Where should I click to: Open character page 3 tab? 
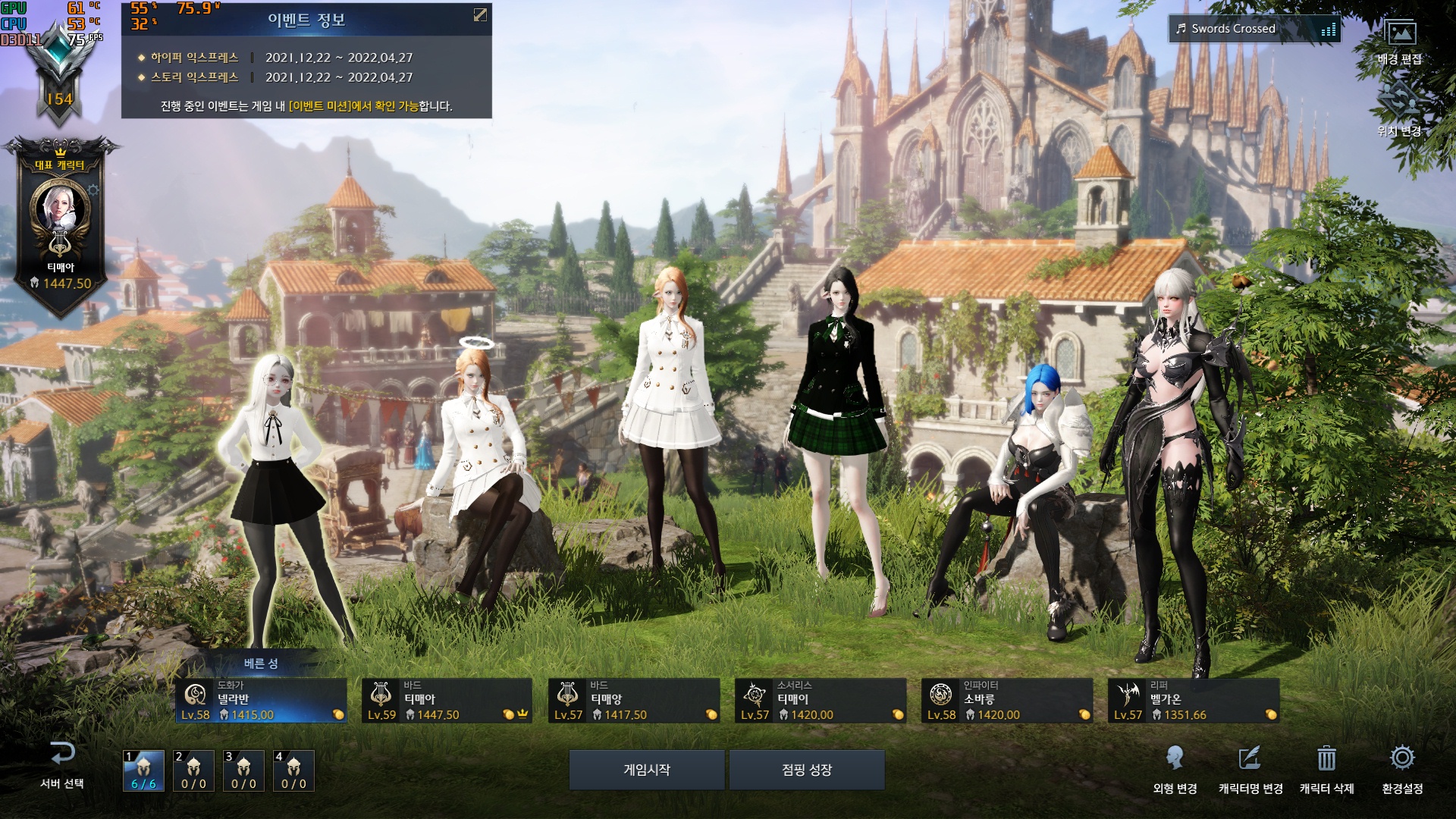243,771
